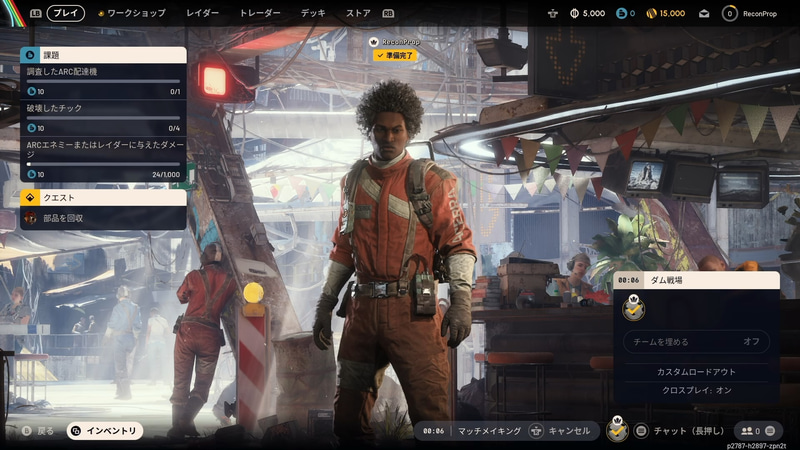Select the デッキ (Decks) tab
Viewport: 800px width, 450px height.
click(x=313, y=14)
